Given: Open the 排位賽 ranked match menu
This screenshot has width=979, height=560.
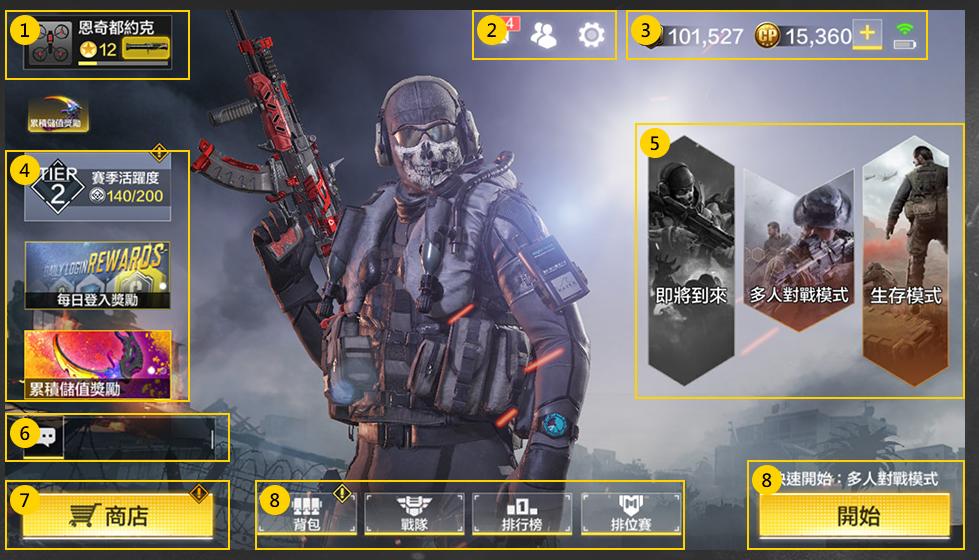Looking at the screenshot, I should pyautogui.click(x=630, y=513).
